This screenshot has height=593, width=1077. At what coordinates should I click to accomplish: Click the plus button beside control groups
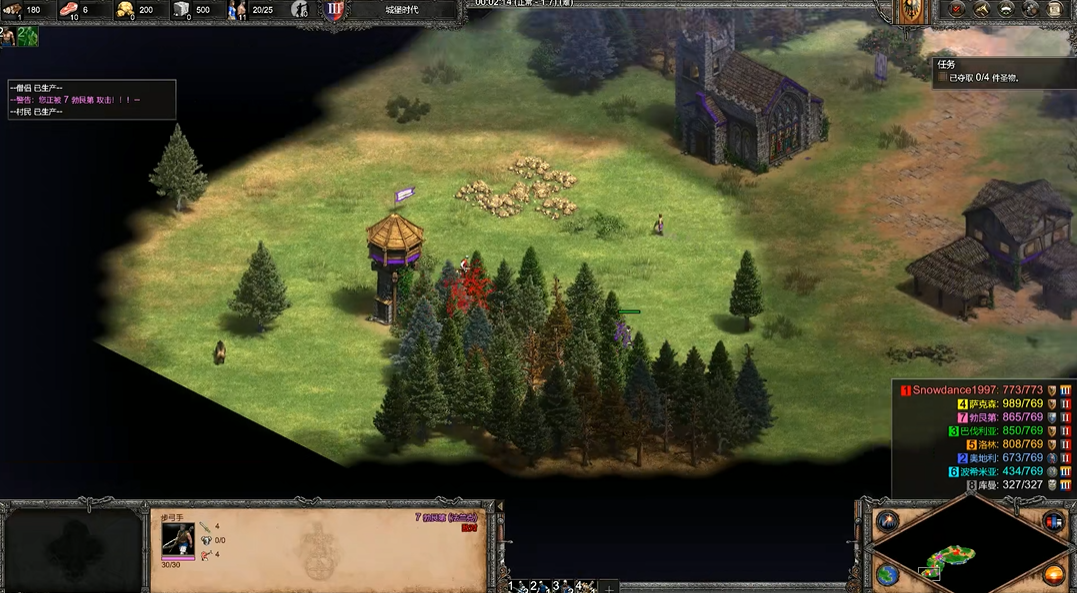click(609, 587)
